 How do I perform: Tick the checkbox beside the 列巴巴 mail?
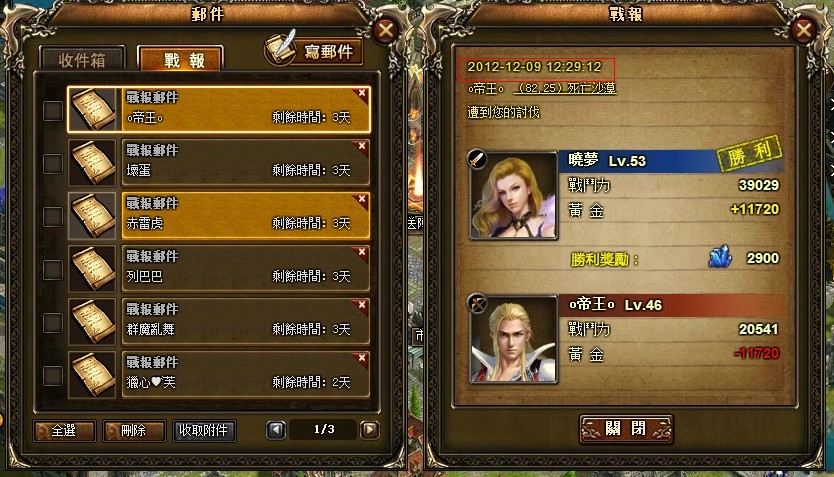pyautogui.click(x=53, y=268)
